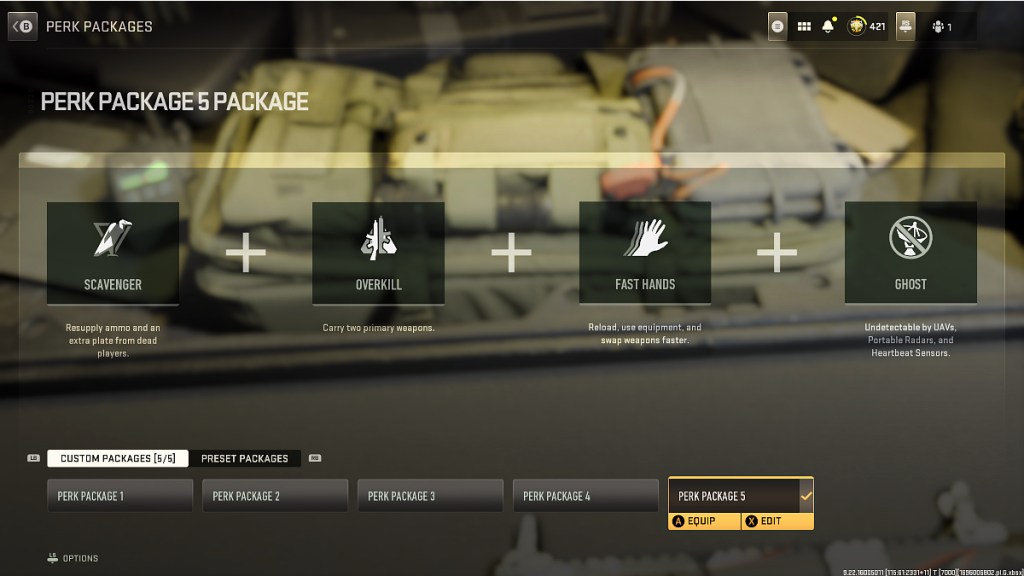Image resolution: width=1024 pixels, height=576 pixels.
Task: Pick the Ghost perk tile
Action: coord(910,253)
